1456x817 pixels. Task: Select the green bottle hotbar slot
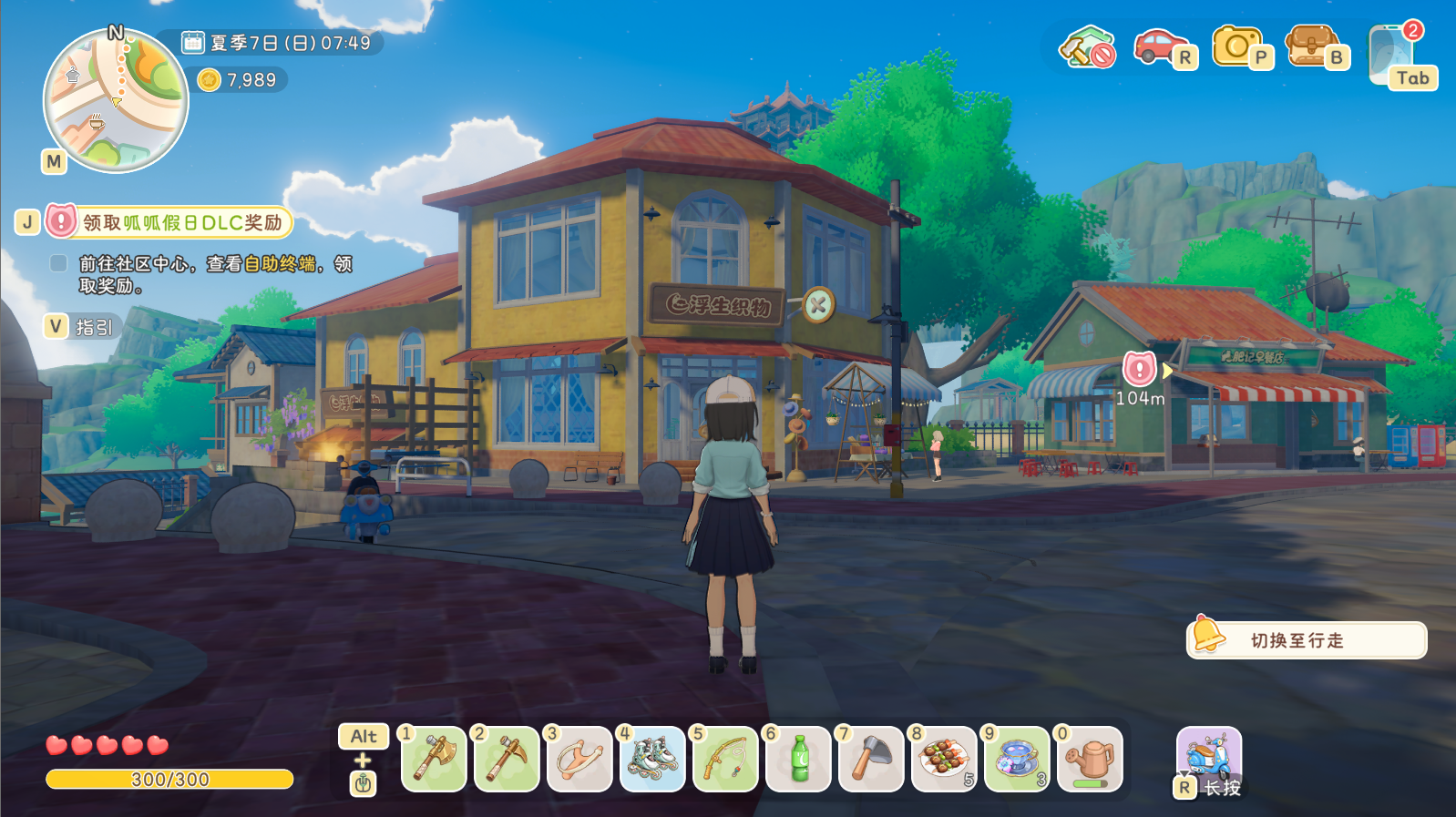(x=798, y=759)
